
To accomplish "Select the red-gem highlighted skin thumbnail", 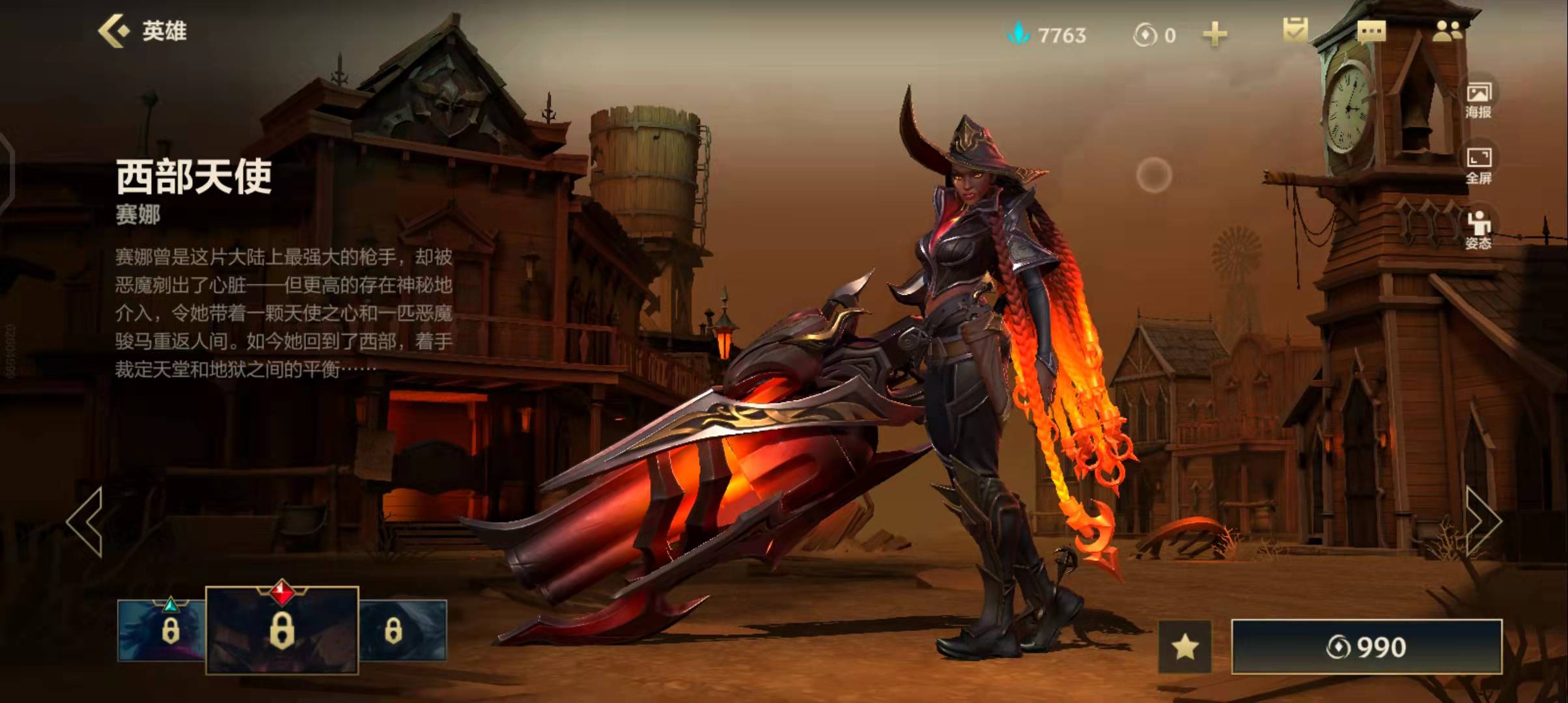I will pyautogui.click(x=282, y=629).
